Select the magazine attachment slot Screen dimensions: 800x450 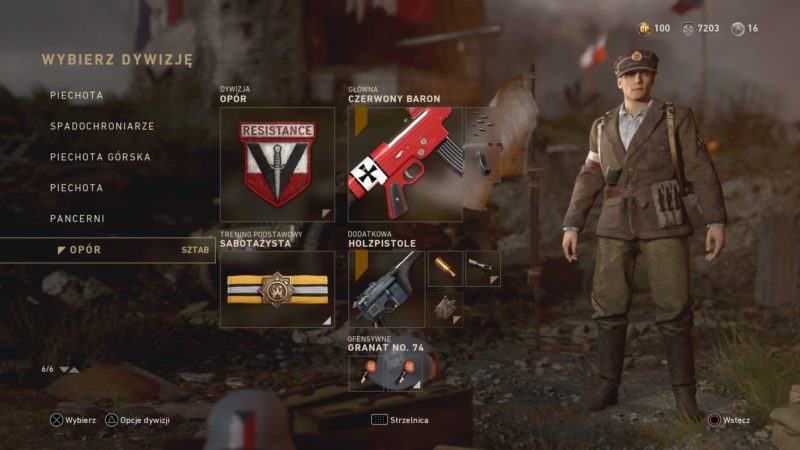[x=482, y=162]
